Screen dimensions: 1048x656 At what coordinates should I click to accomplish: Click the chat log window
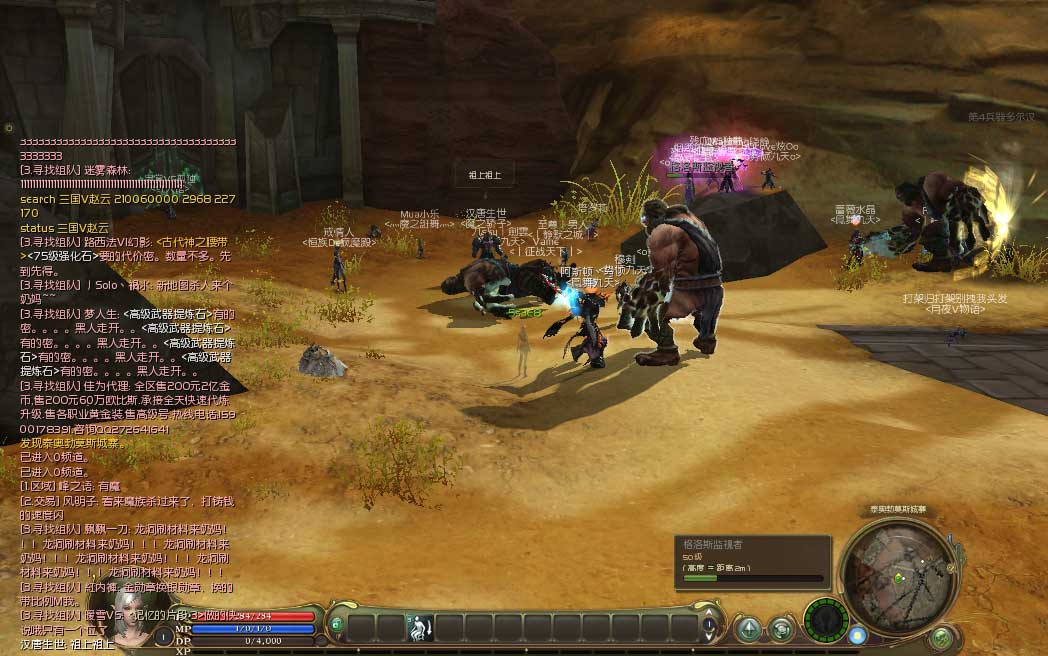coord(127,380)
